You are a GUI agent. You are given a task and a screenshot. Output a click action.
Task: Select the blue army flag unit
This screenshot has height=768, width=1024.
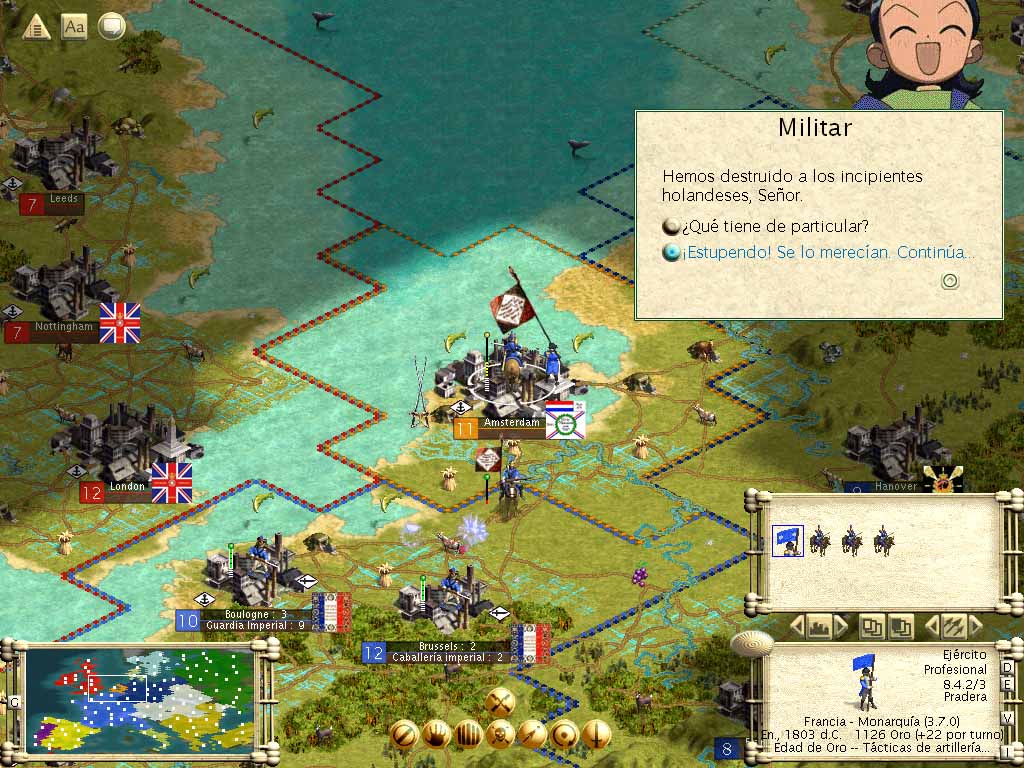pos(787,541)
